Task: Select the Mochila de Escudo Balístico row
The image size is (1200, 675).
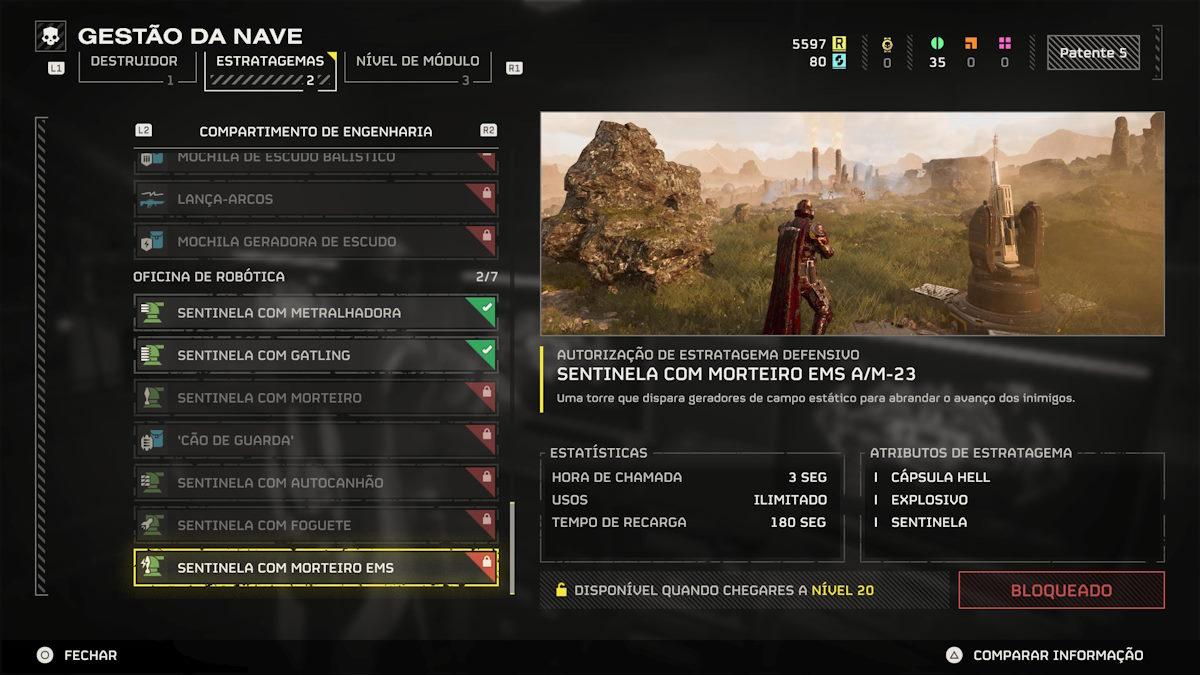Action: pos(315,159)
